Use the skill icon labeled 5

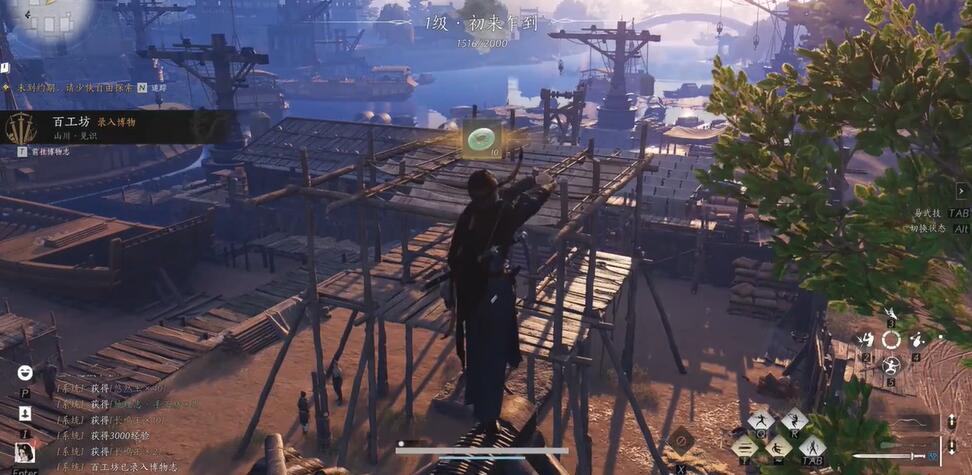(890, 365)
